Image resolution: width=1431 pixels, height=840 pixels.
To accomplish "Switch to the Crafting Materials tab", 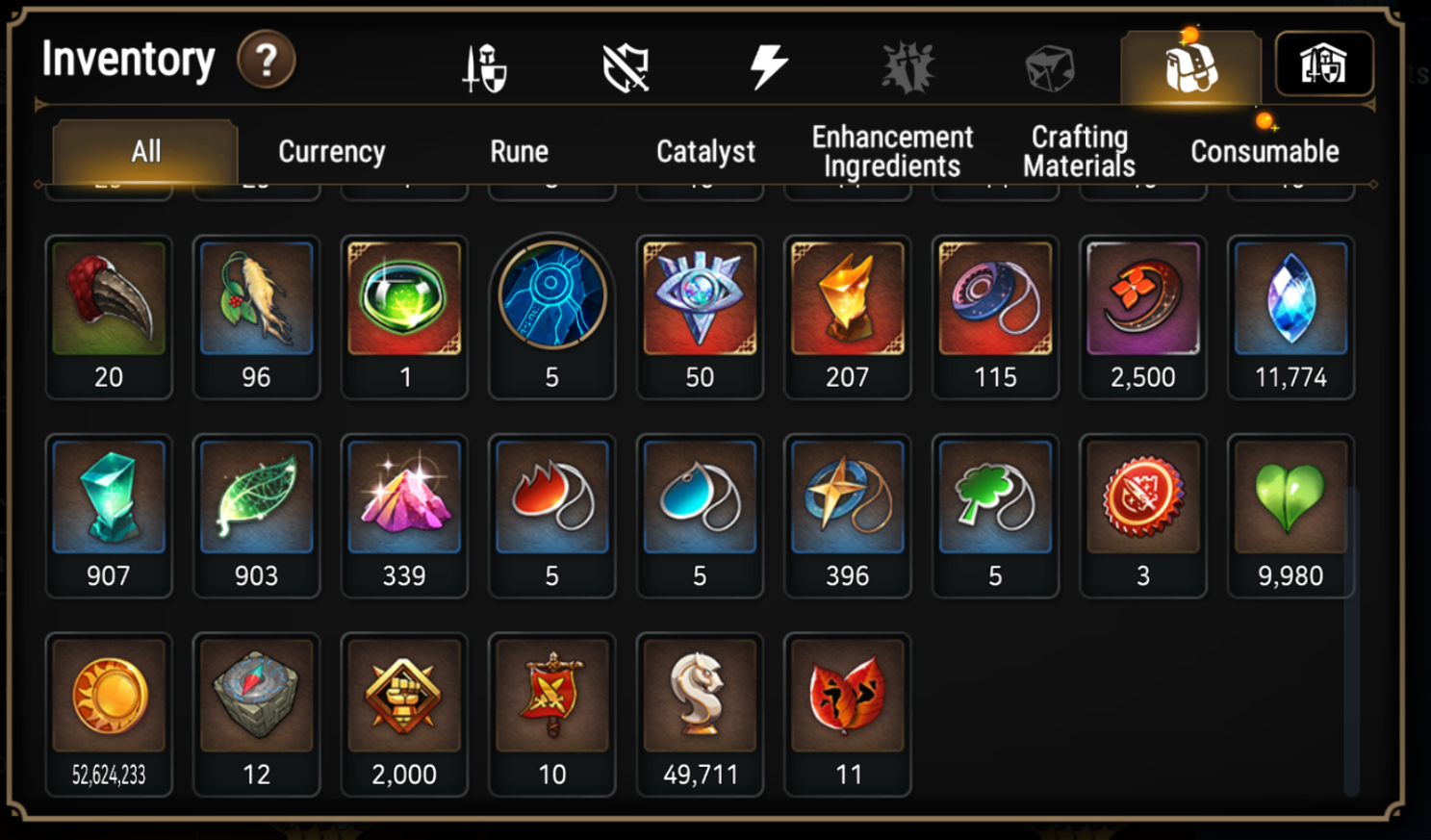I will pyautogui.click(x=1080, y=151).
